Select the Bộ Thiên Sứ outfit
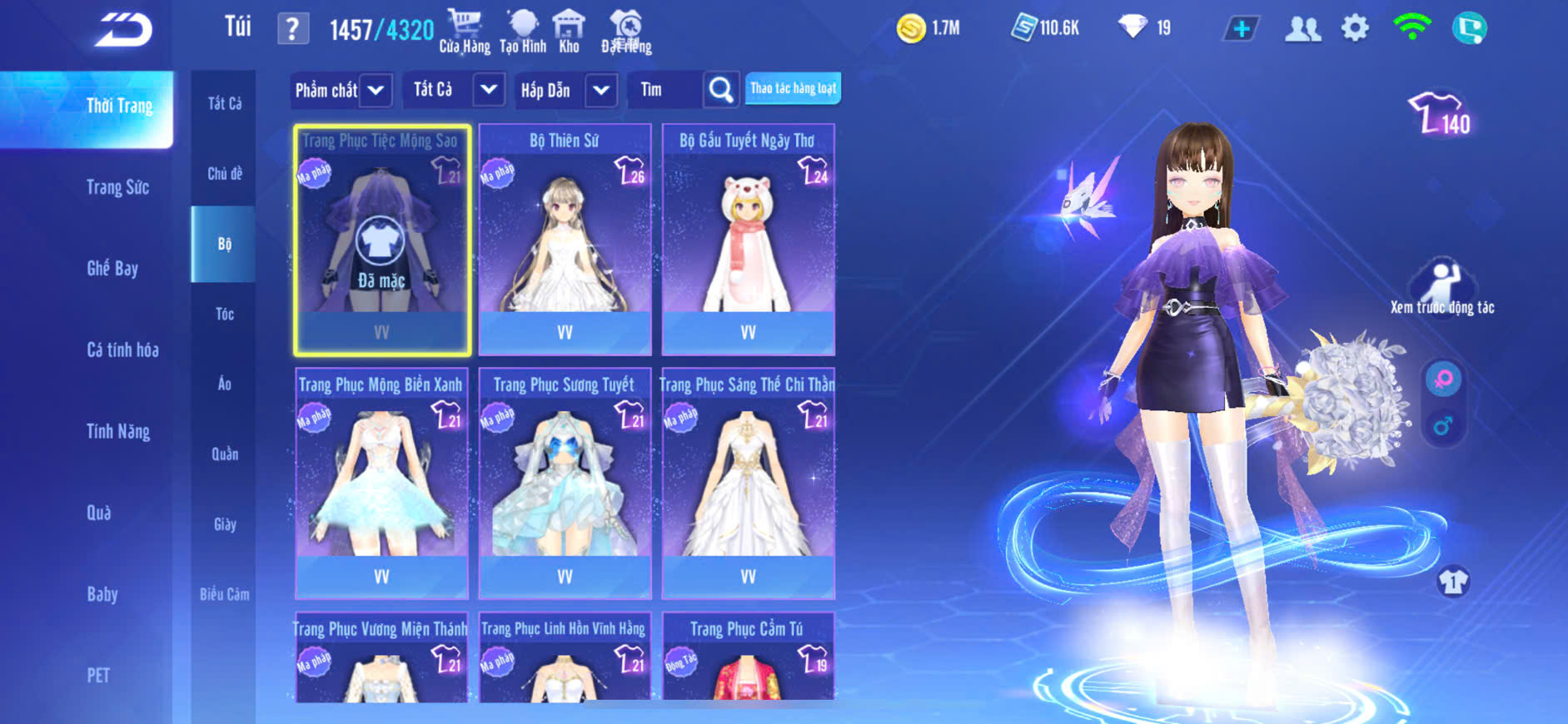1568x724 pixels. (565, 240)
